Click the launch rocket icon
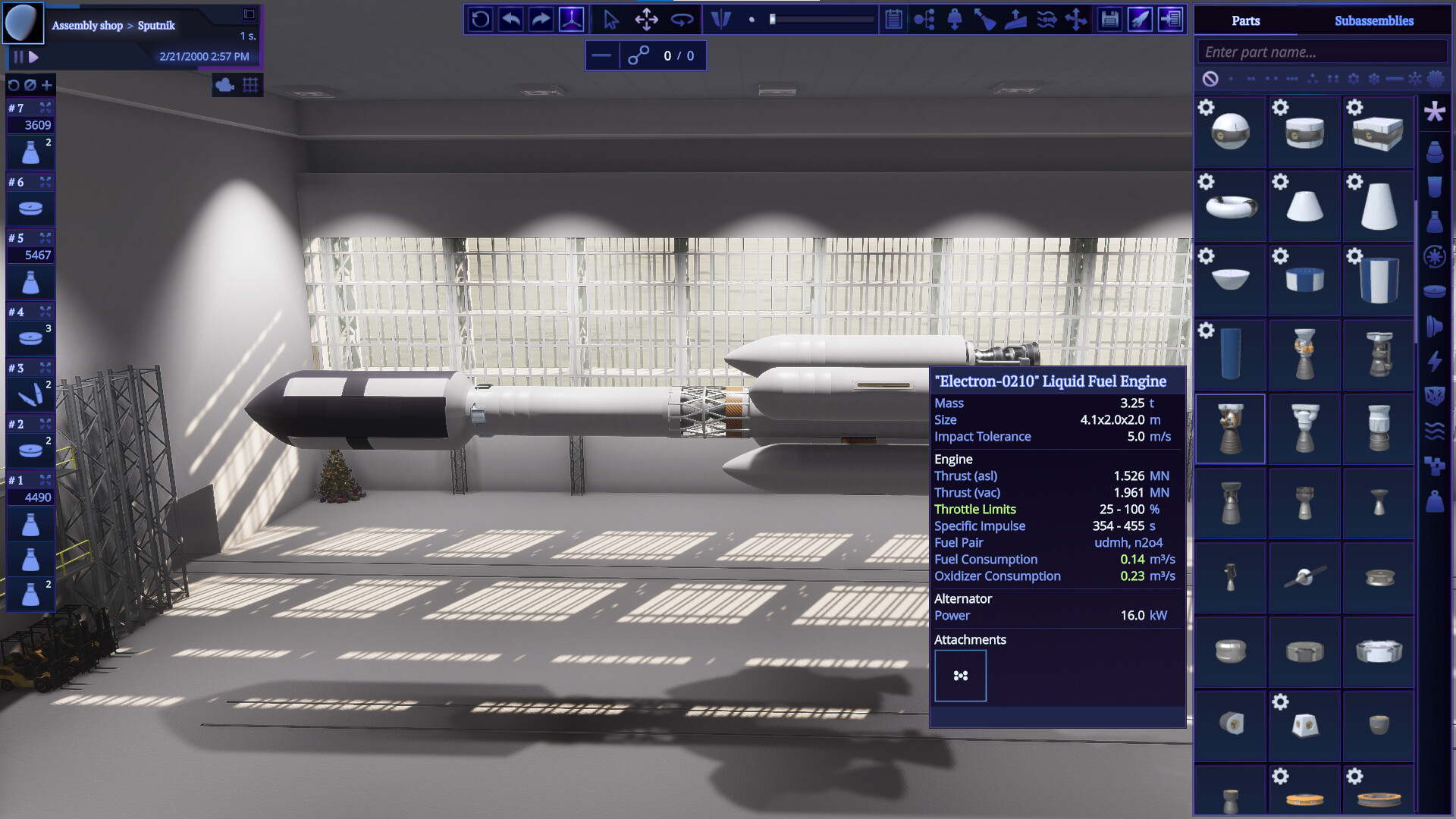Screen dimensions: 1456x819 (1139, 20)
